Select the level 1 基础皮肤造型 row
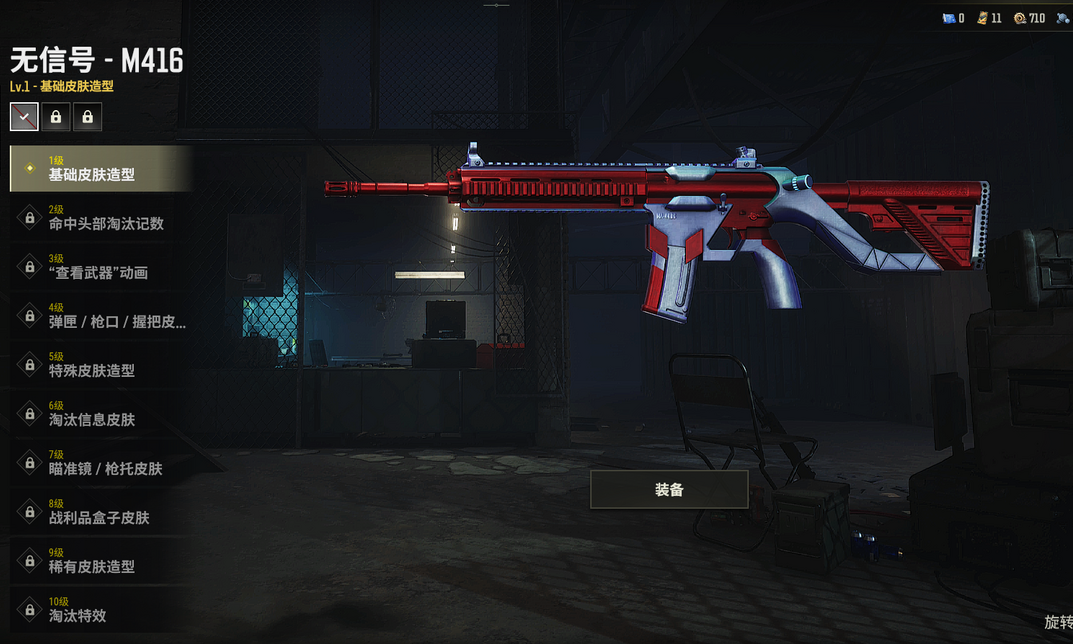Screen dimensions: 1073x644 pos(100,168)
